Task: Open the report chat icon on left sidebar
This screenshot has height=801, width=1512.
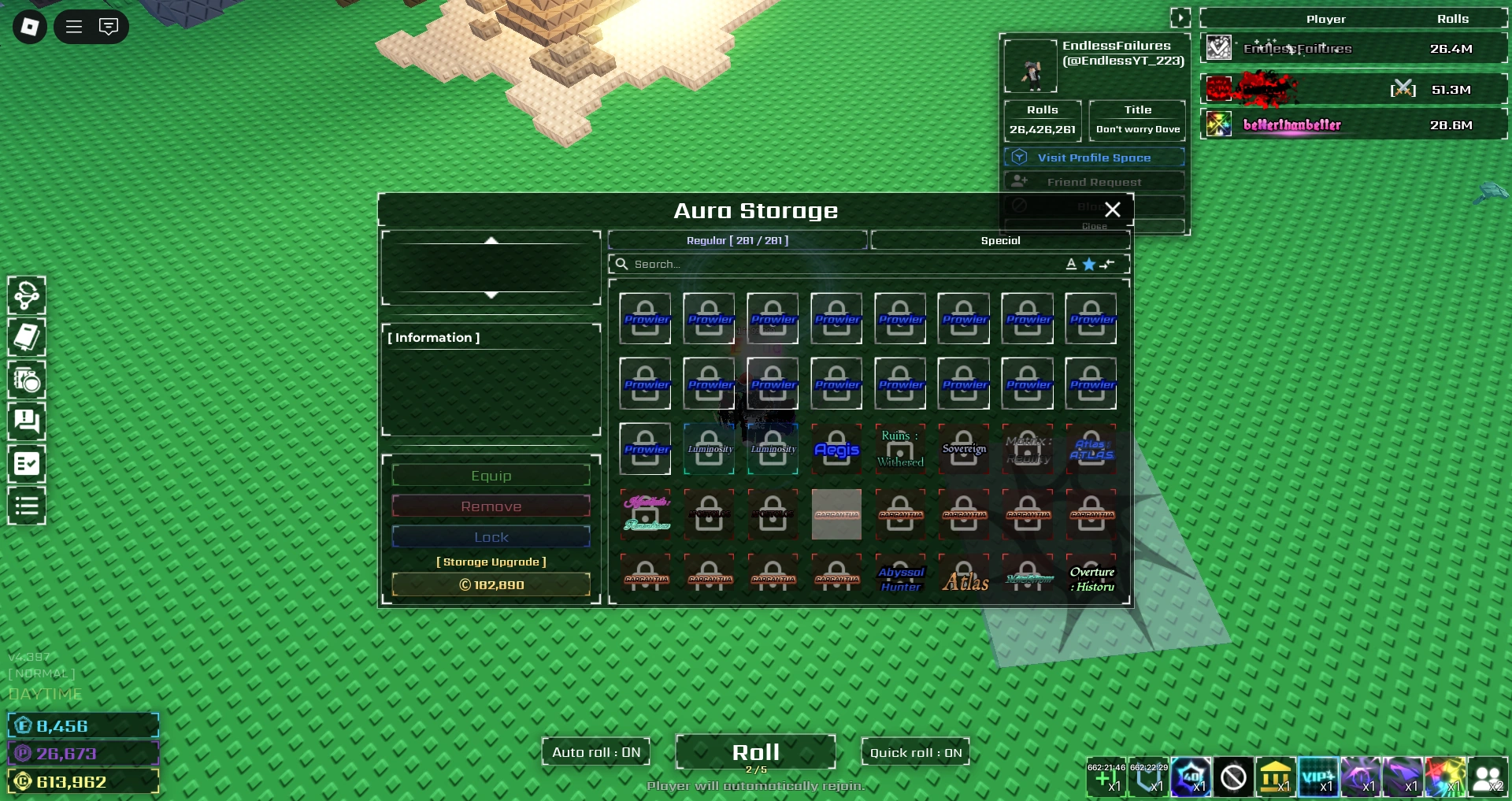Action: point(27,422)
